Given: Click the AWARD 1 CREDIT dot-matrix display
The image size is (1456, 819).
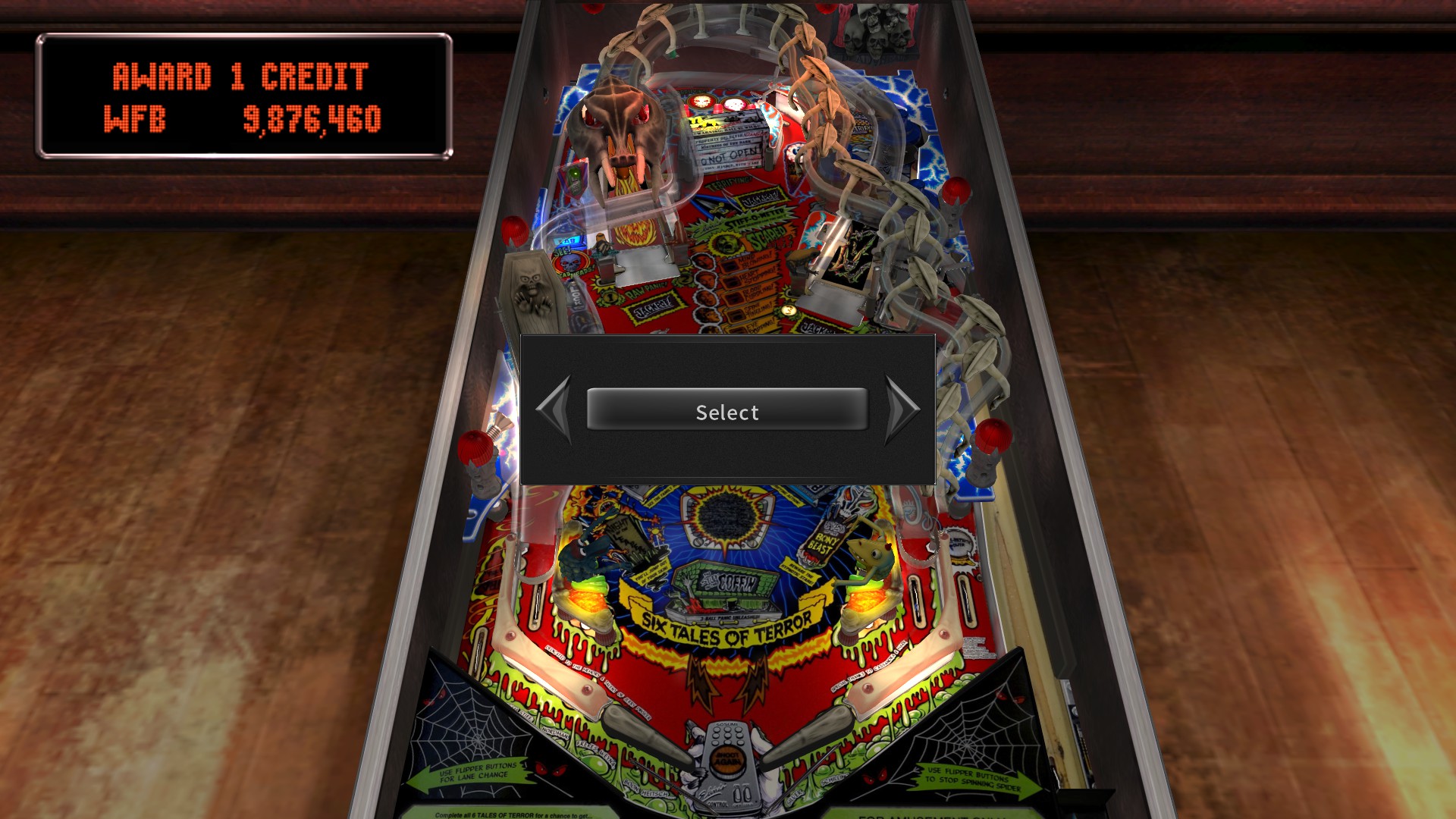Looking at the screenshot, I should click(x=241, y=75).
